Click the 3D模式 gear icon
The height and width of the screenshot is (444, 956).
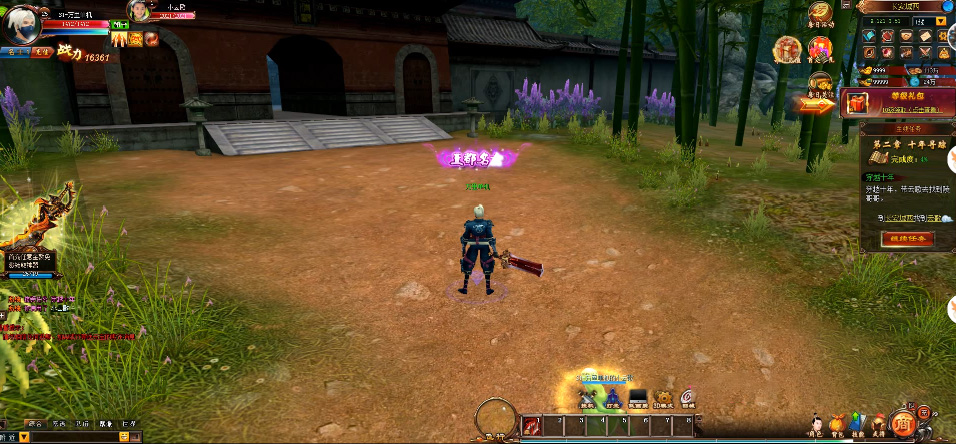[662, 398]
